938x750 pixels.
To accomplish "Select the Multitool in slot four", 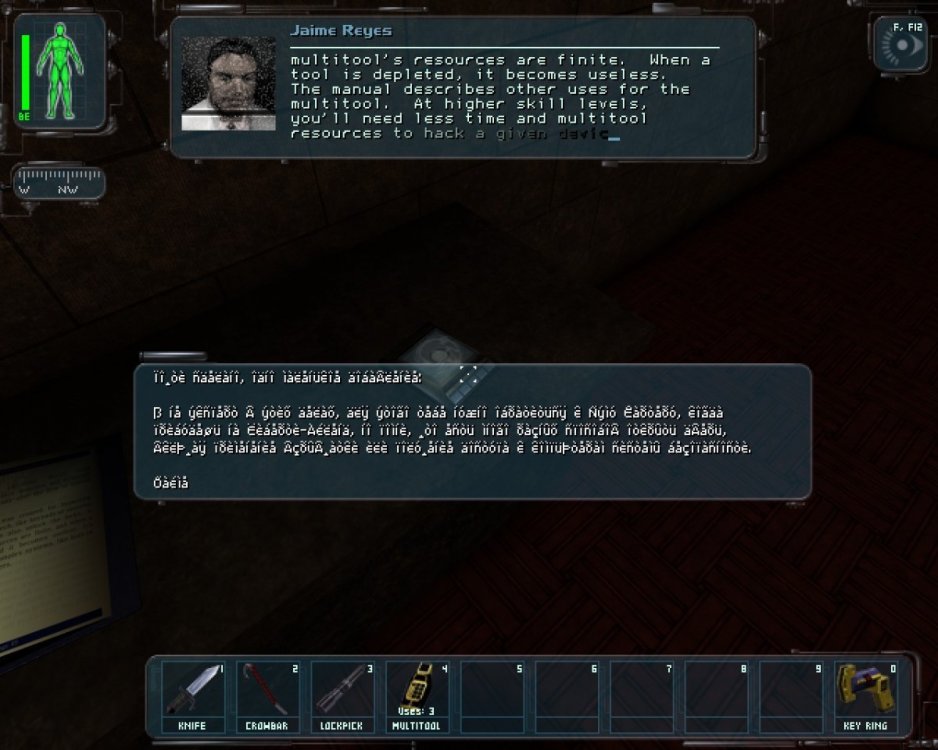I will coord(418,696).
